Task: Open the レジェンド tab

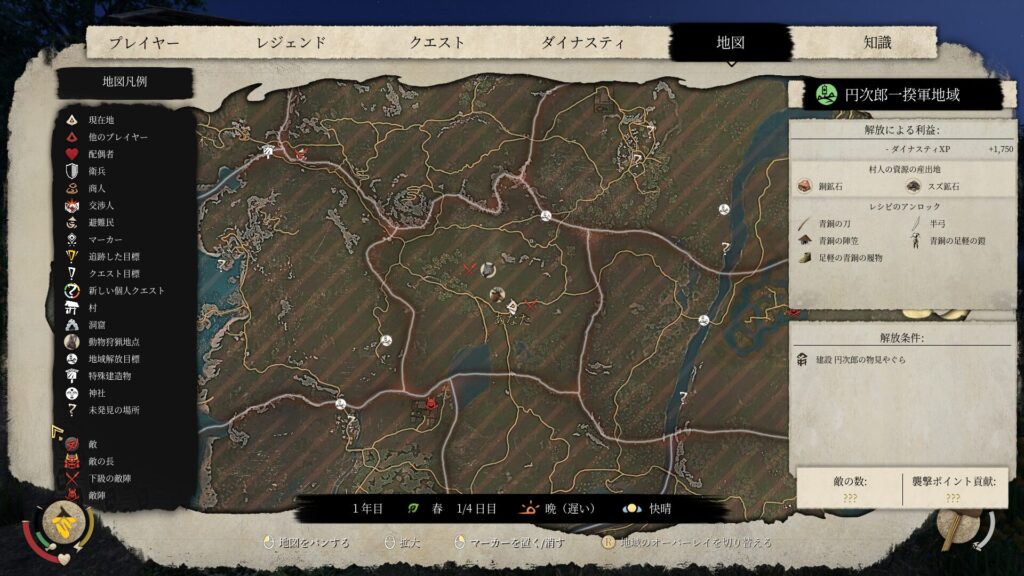Action: point(291,43)
